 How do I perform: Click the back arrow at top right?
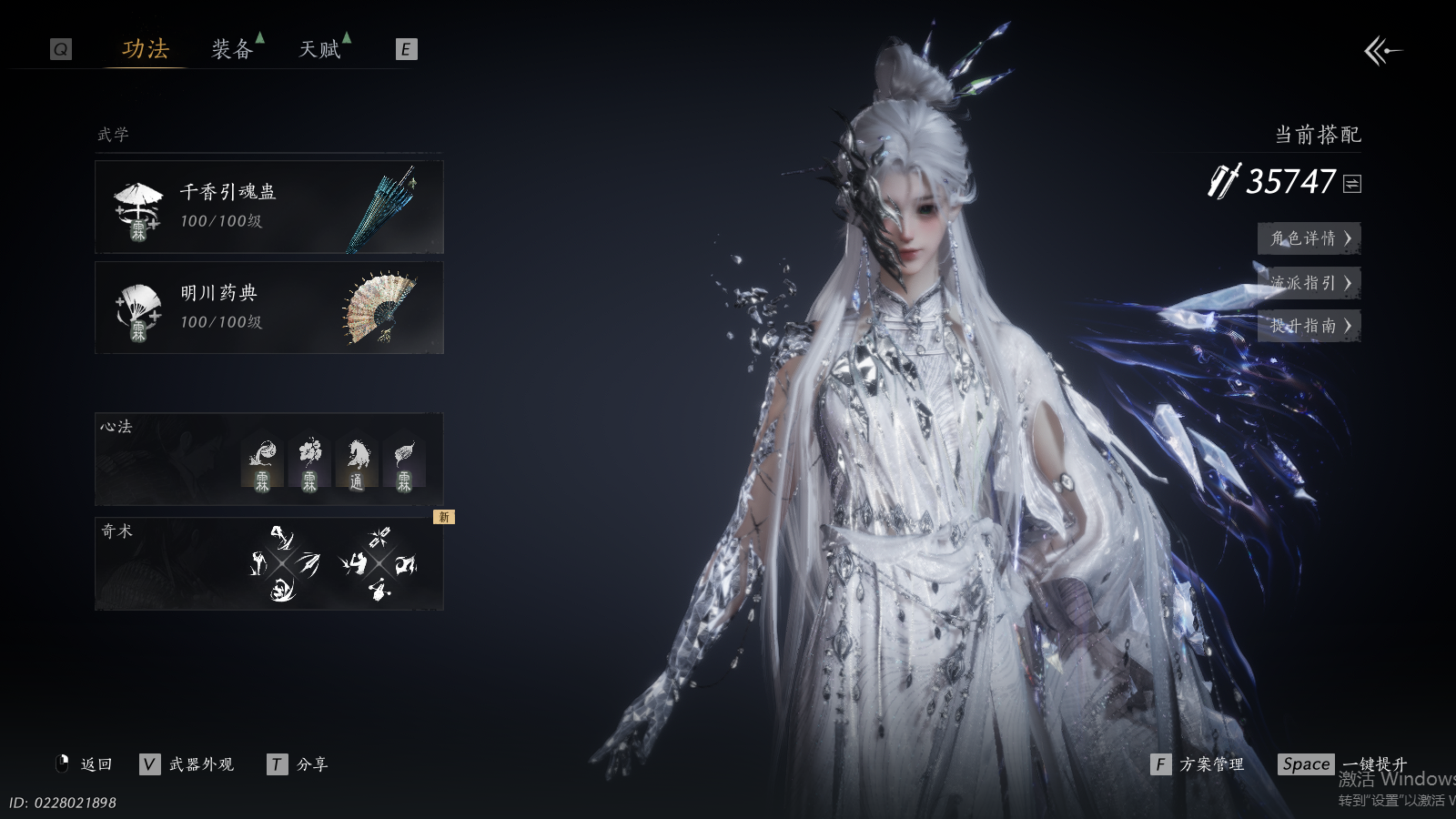point(1382,51)
